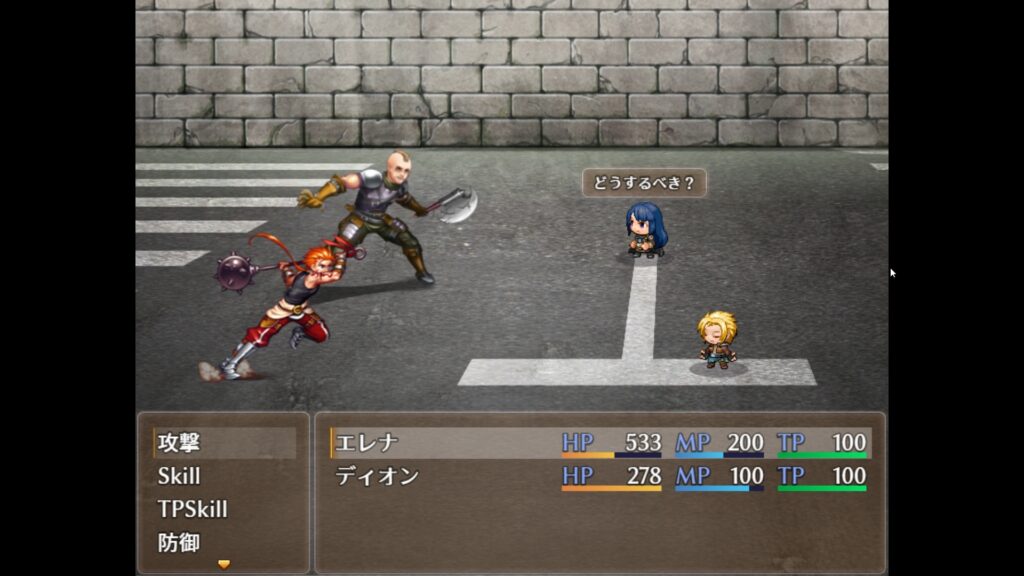The image size is (1024, 576).
Task: Select エレナ's party status row
Action: click(600, 443)
